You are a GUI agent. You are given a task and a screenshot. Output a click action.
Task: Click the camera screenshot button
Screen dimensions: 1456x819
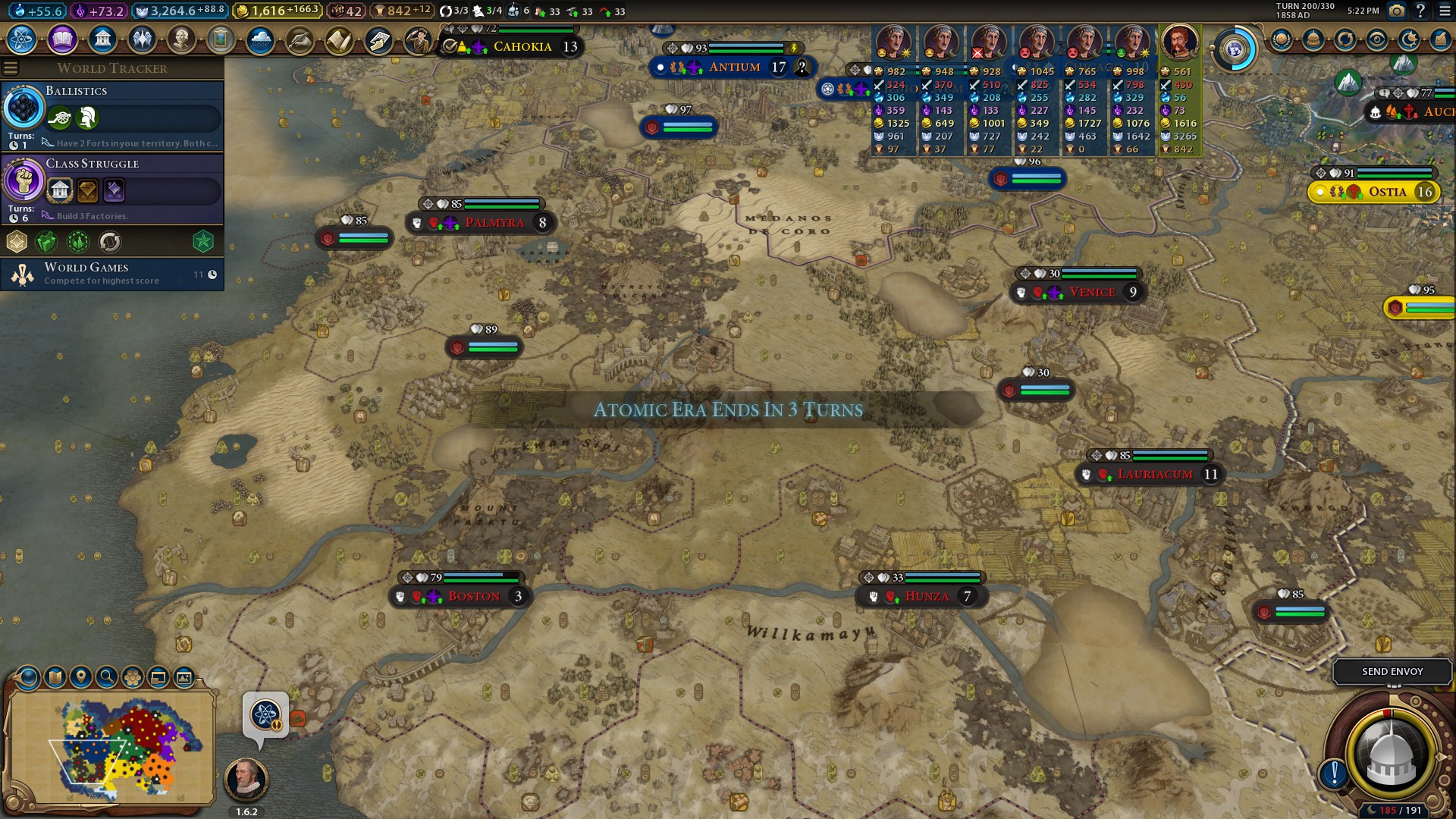pyautogui.click(x=1396, y=11)
